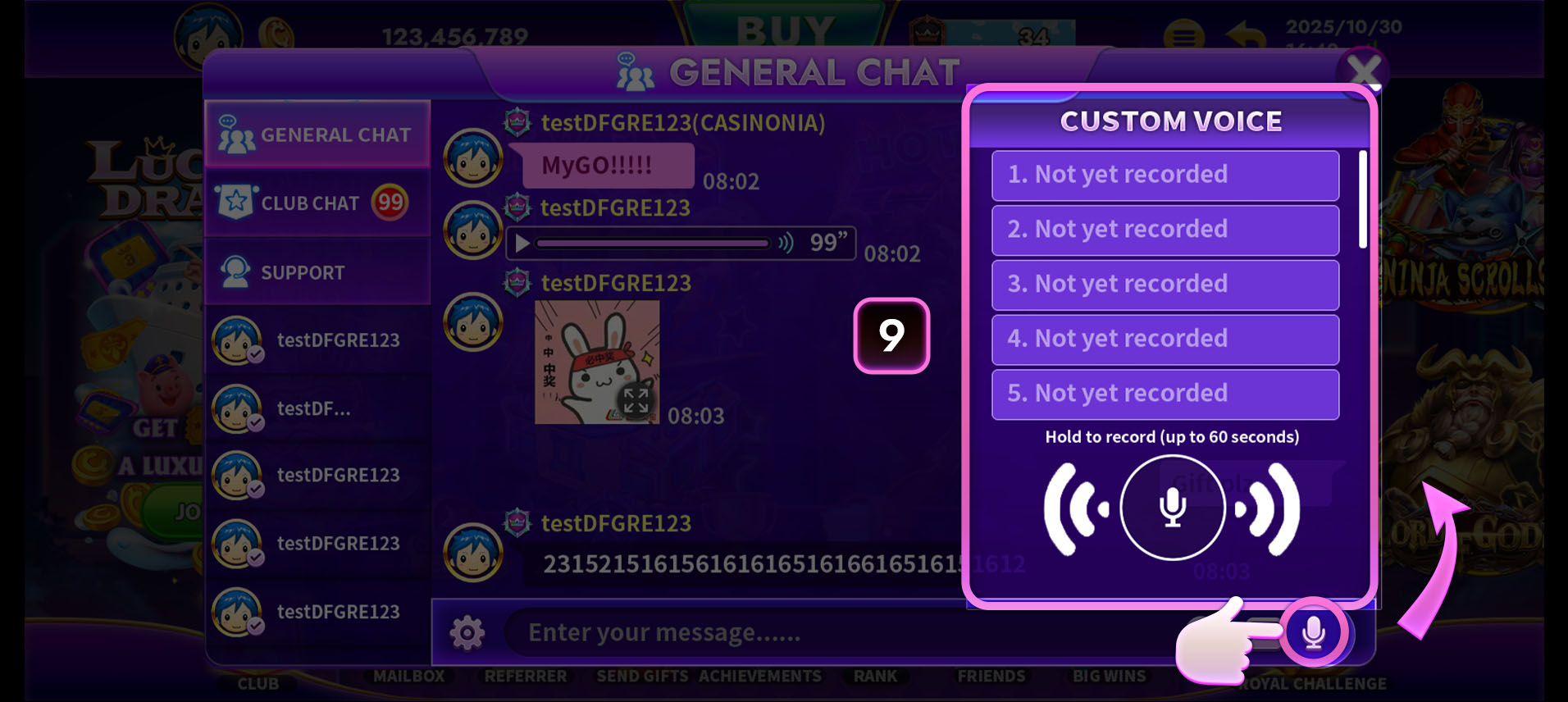Open the Send Gifts menu at the bottom
The height and width of the screenshot is (702, 1568).
(x=642, y=676)
